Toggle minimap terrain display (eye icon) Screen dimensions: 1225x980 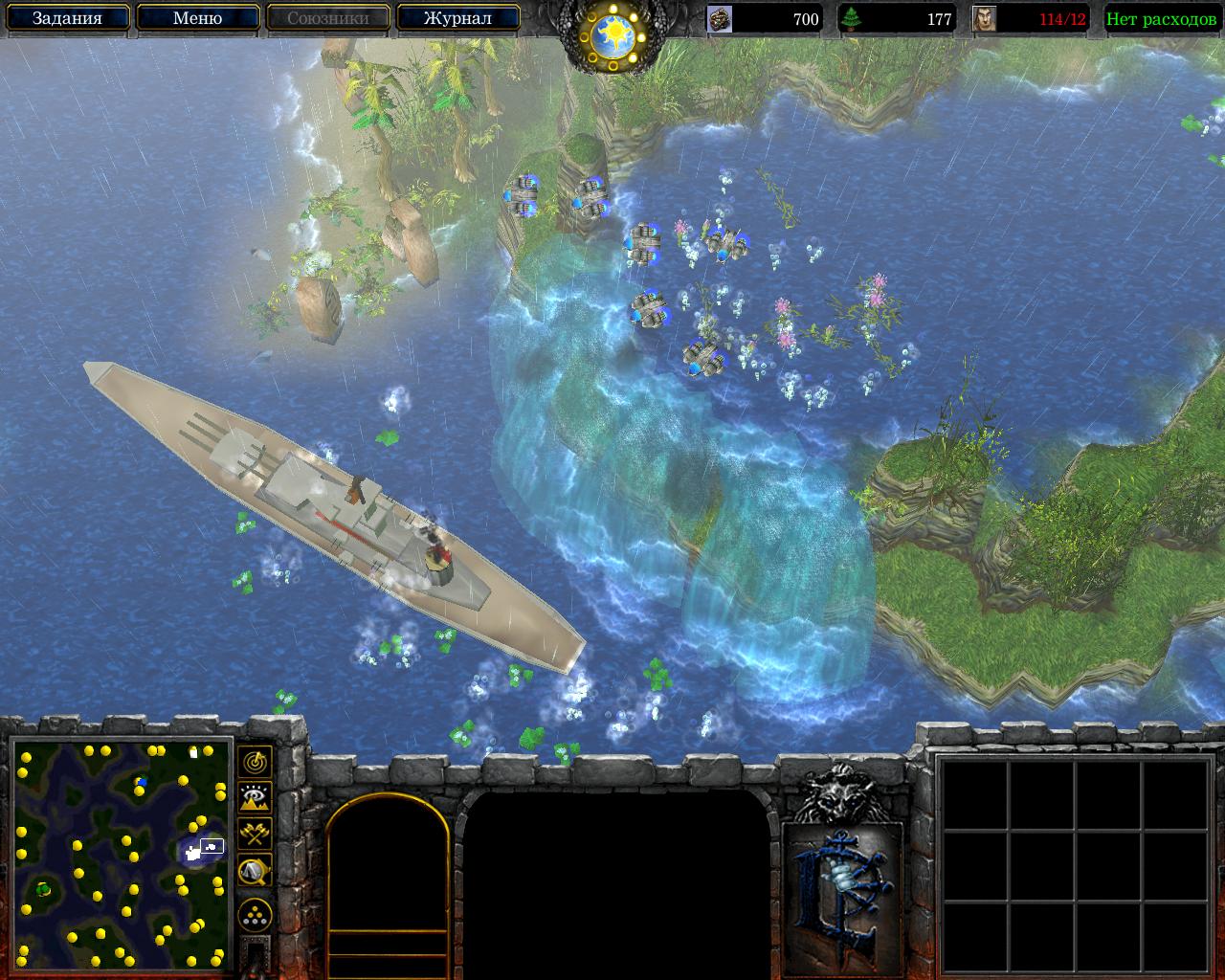click(x=255, y=797)
